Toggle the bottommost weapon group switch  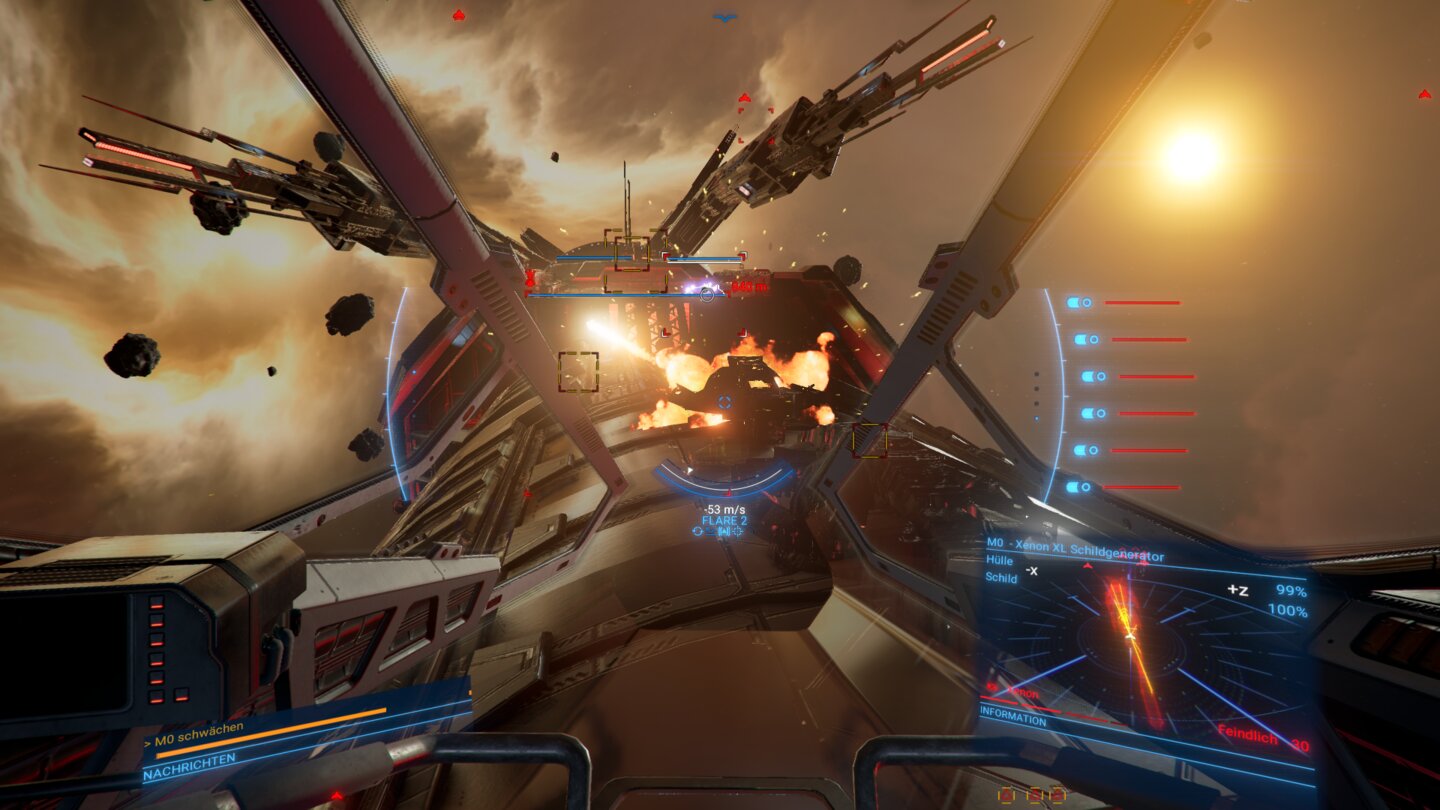[x=1081, y=485]
